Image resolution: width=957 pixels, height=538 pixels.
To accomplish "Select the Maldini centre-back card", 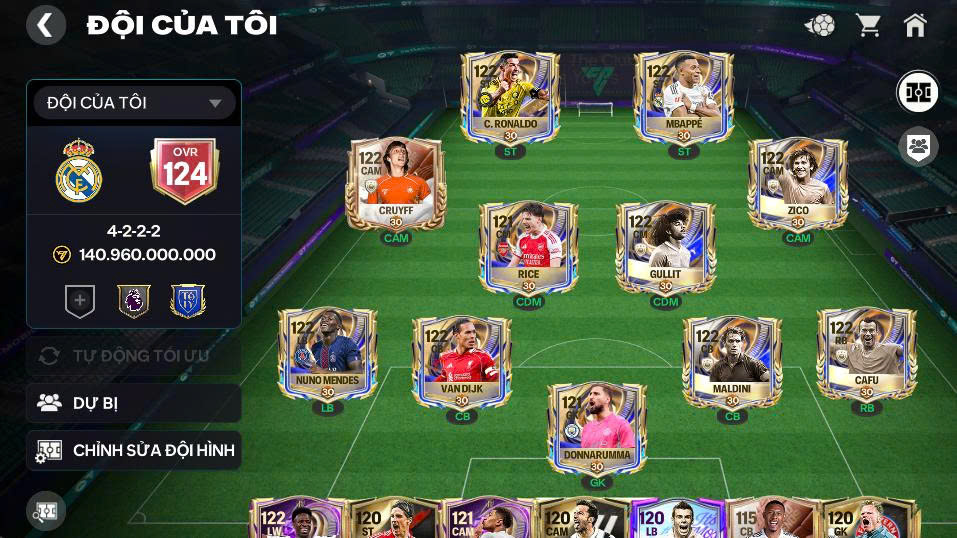I will pos(732,362).
